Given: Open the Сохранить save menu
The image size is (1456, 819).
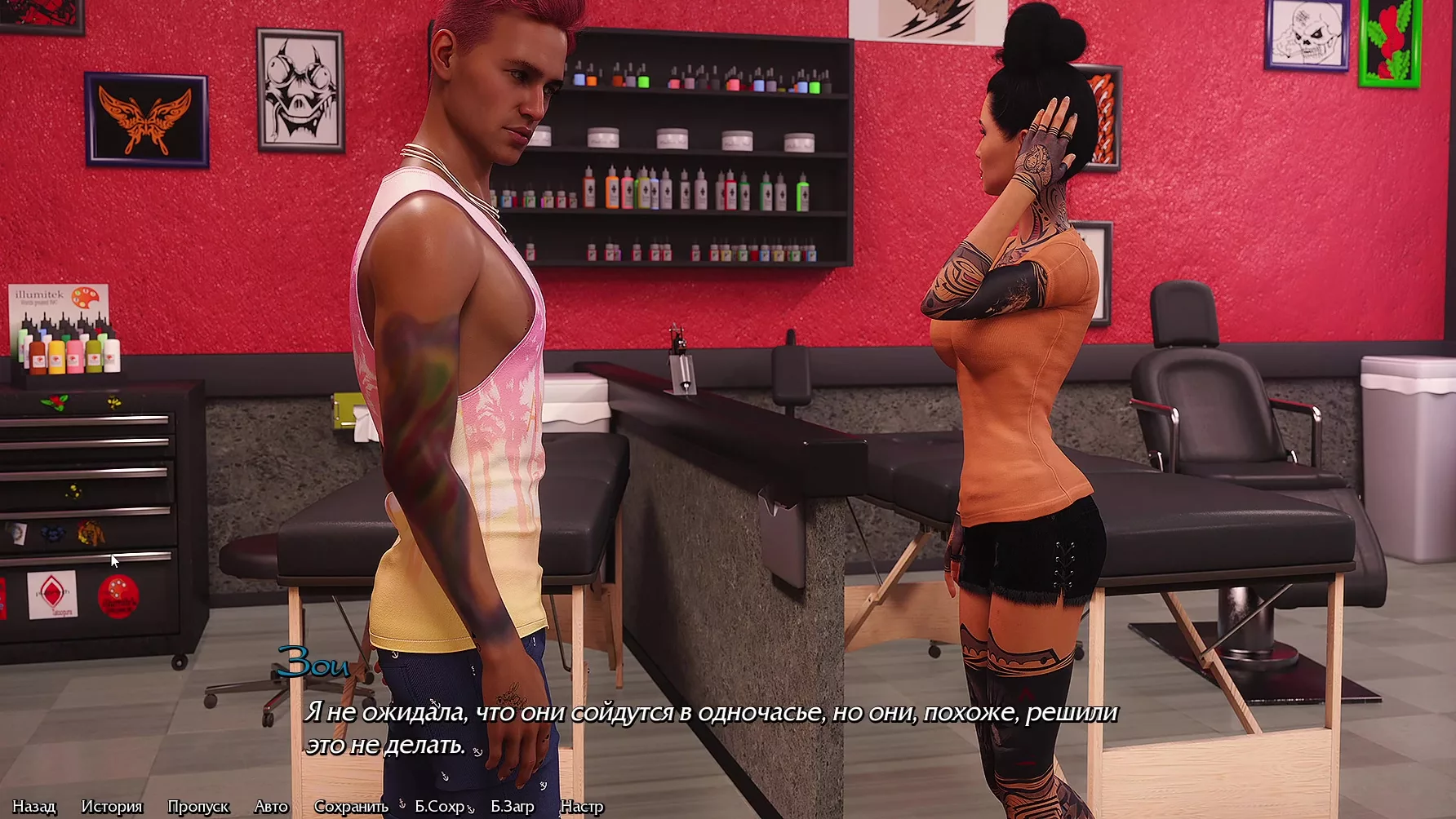Looking at the screenshot, I should (x=351, y=807).
